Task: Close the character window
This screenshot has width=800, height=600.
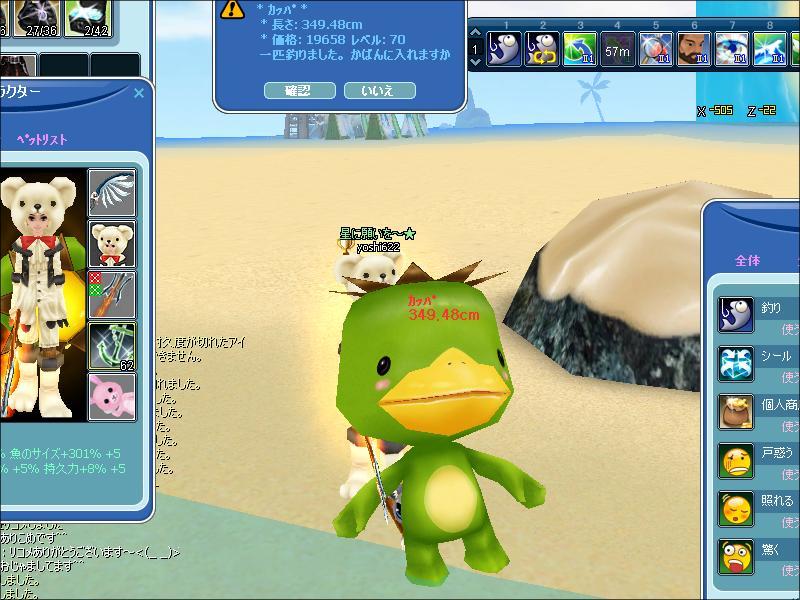Action: click(x=139, y=93)
